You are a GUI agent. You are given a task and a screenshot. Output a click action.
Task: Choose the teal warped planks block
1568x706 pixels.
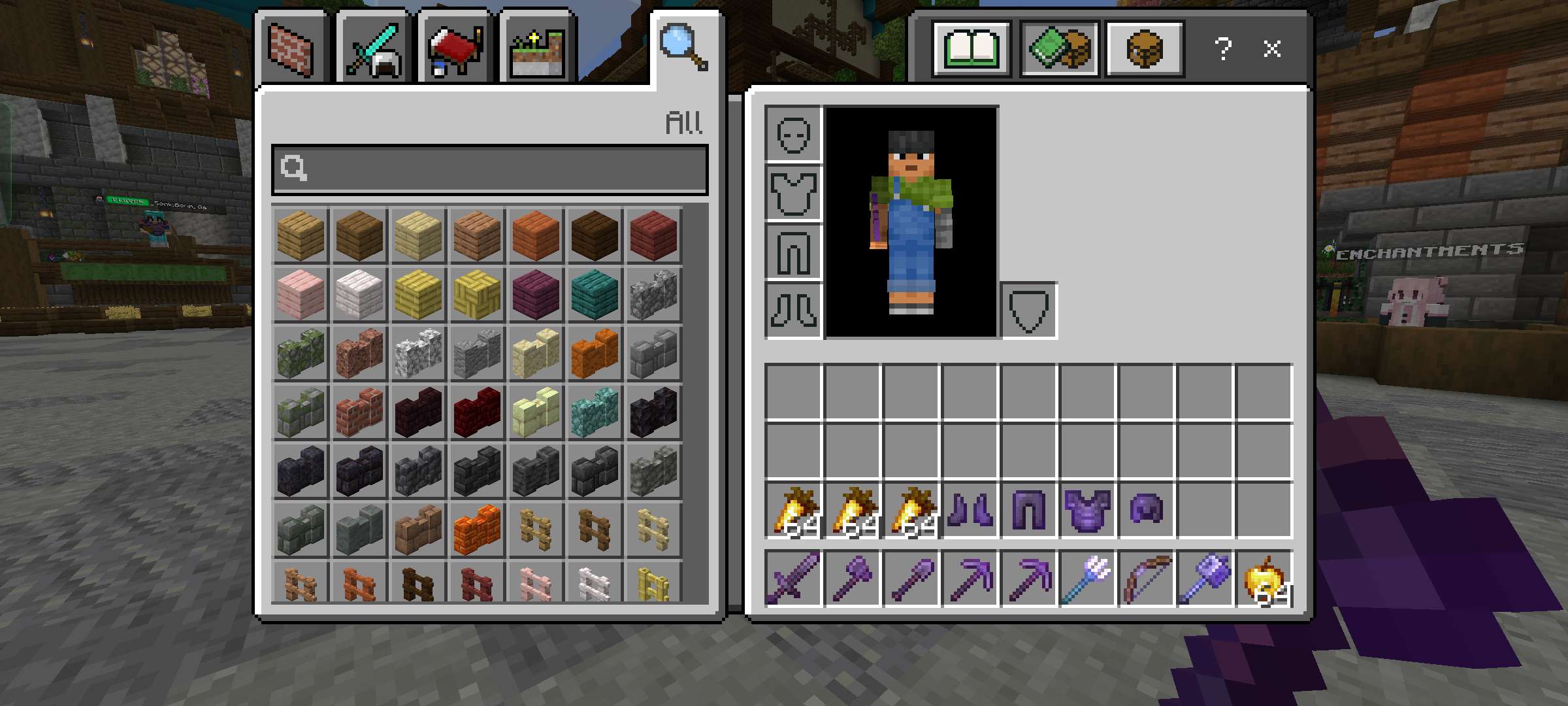tap(595, 295)
